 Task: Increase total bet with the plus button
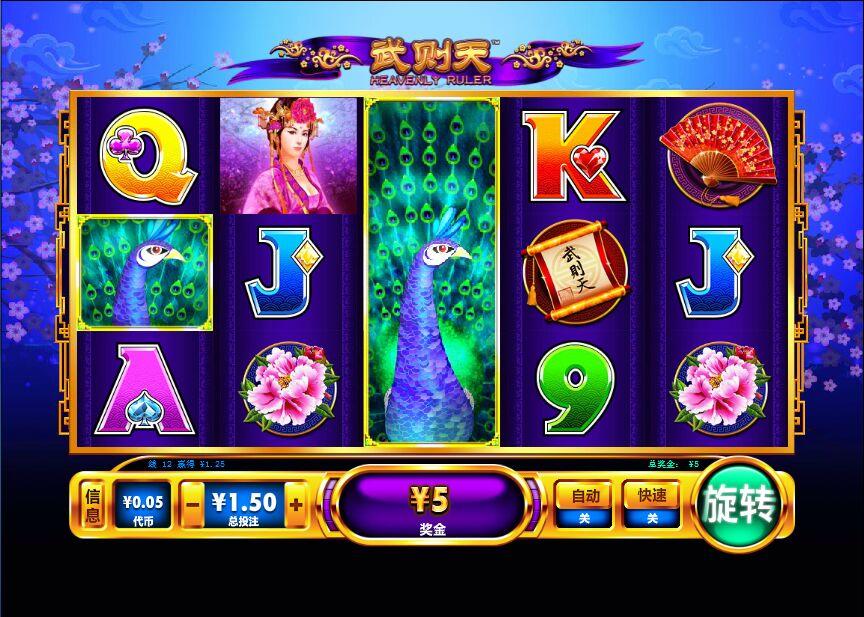[x=295, y=505]
